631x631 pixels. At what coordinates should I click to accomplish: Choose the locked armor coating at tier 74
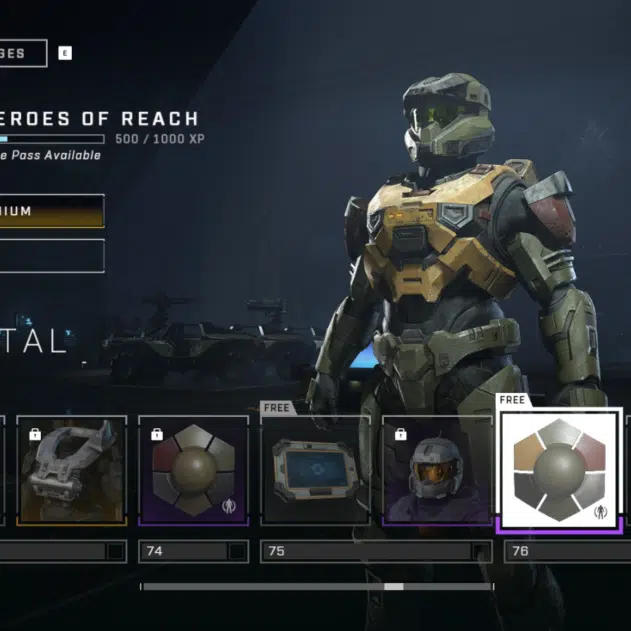click(193, 470)
